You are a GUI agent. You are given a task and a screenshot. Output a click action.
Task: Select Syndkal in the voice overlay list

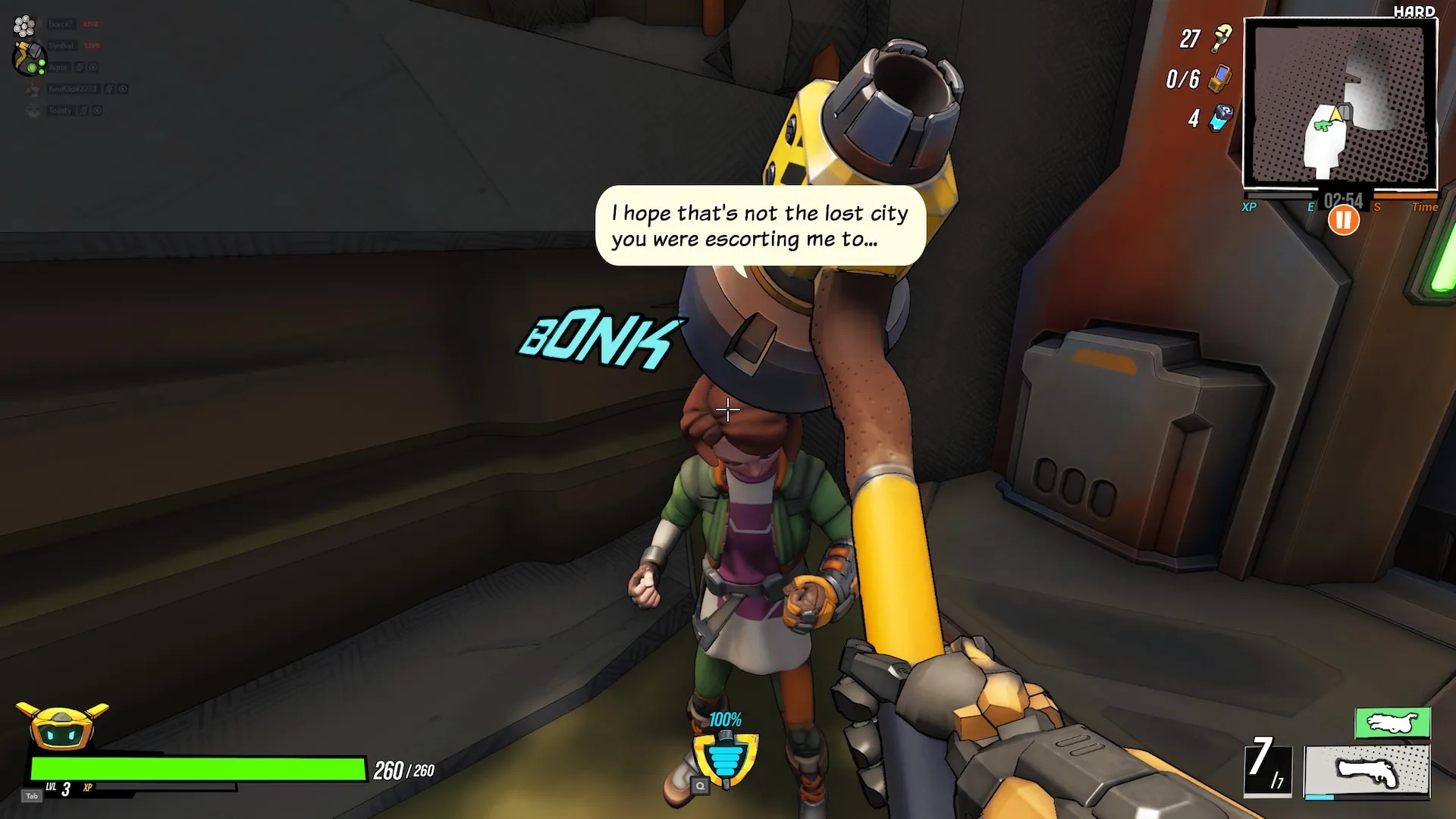[61, 46]
